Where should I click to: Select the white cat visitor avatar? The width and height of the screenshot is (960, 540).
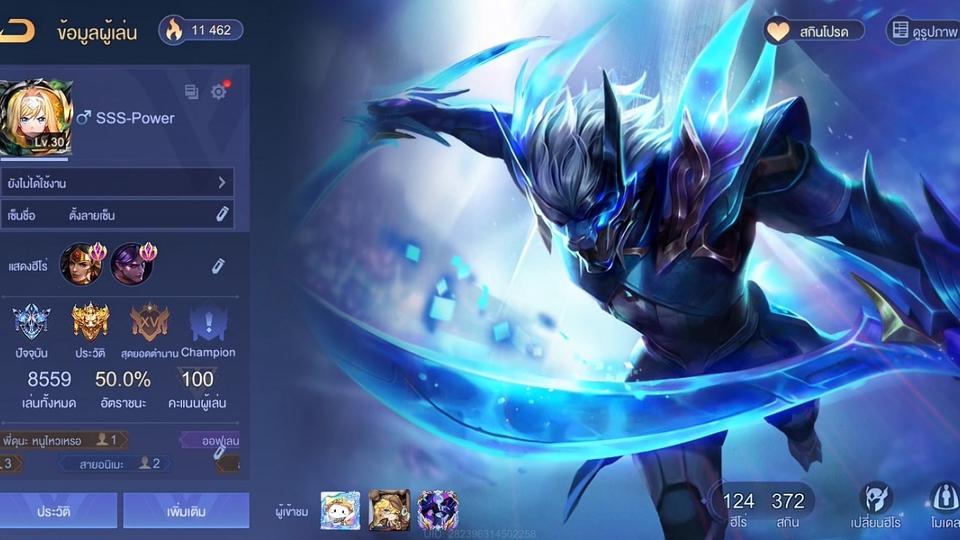[x=340, y=510]
